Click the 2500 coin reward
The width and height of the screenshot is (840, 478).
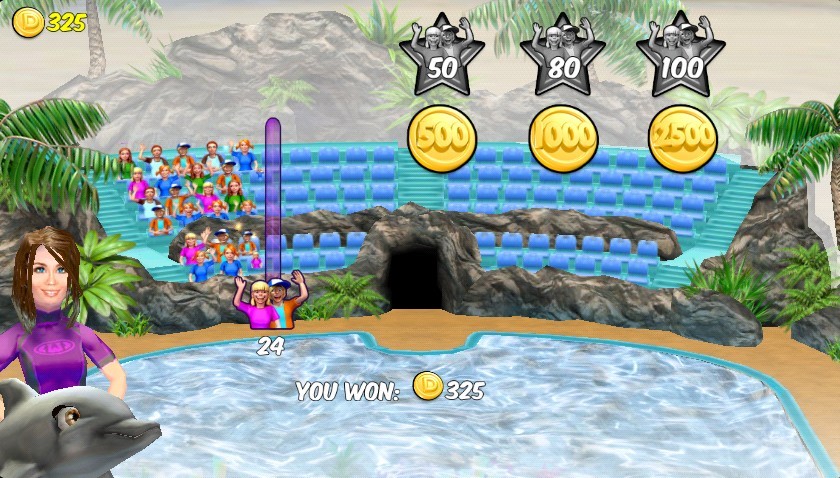(x=683, y=138)
